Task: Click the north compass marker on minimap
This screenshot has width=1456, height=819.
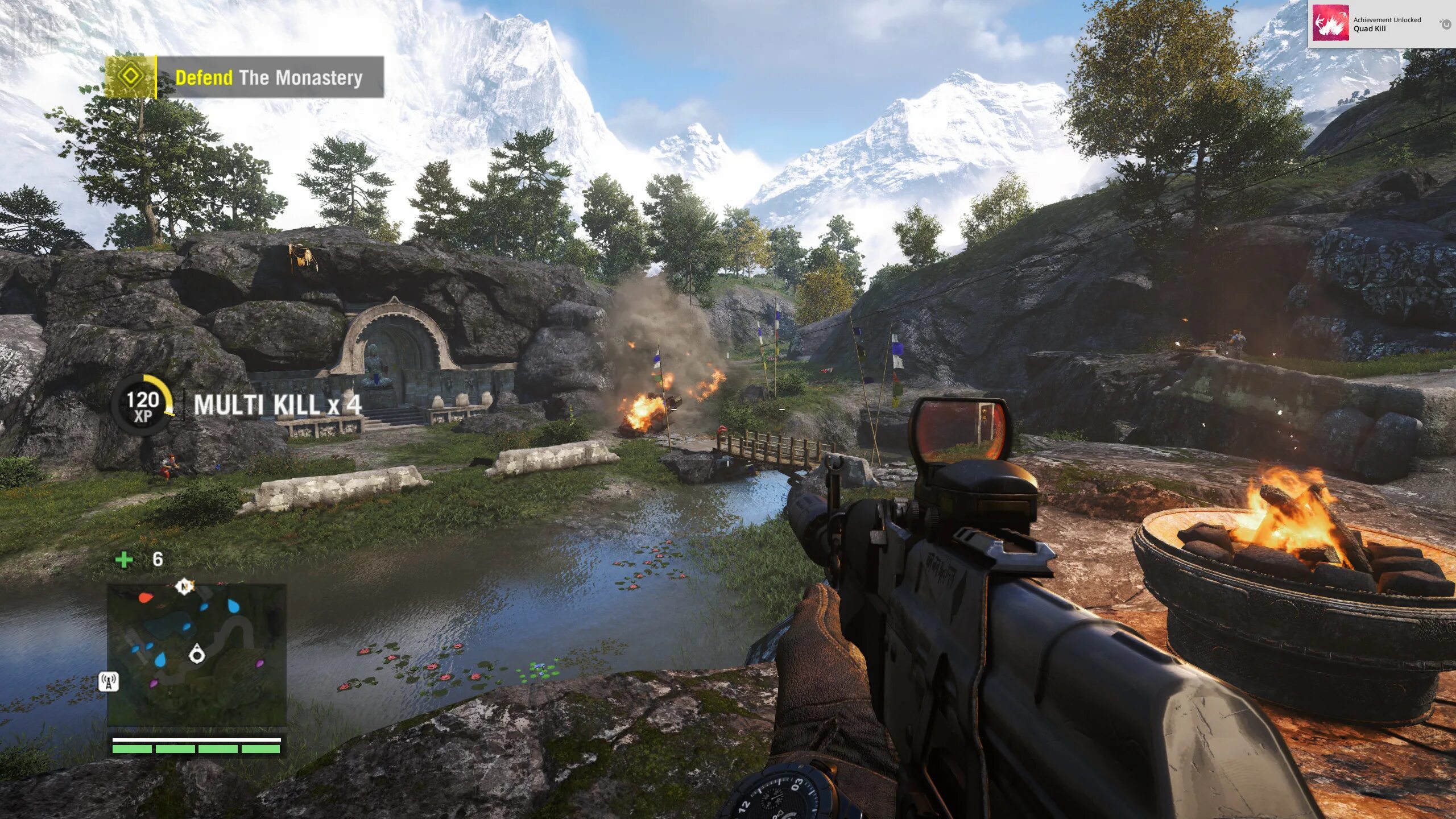Action: (184, 586)
